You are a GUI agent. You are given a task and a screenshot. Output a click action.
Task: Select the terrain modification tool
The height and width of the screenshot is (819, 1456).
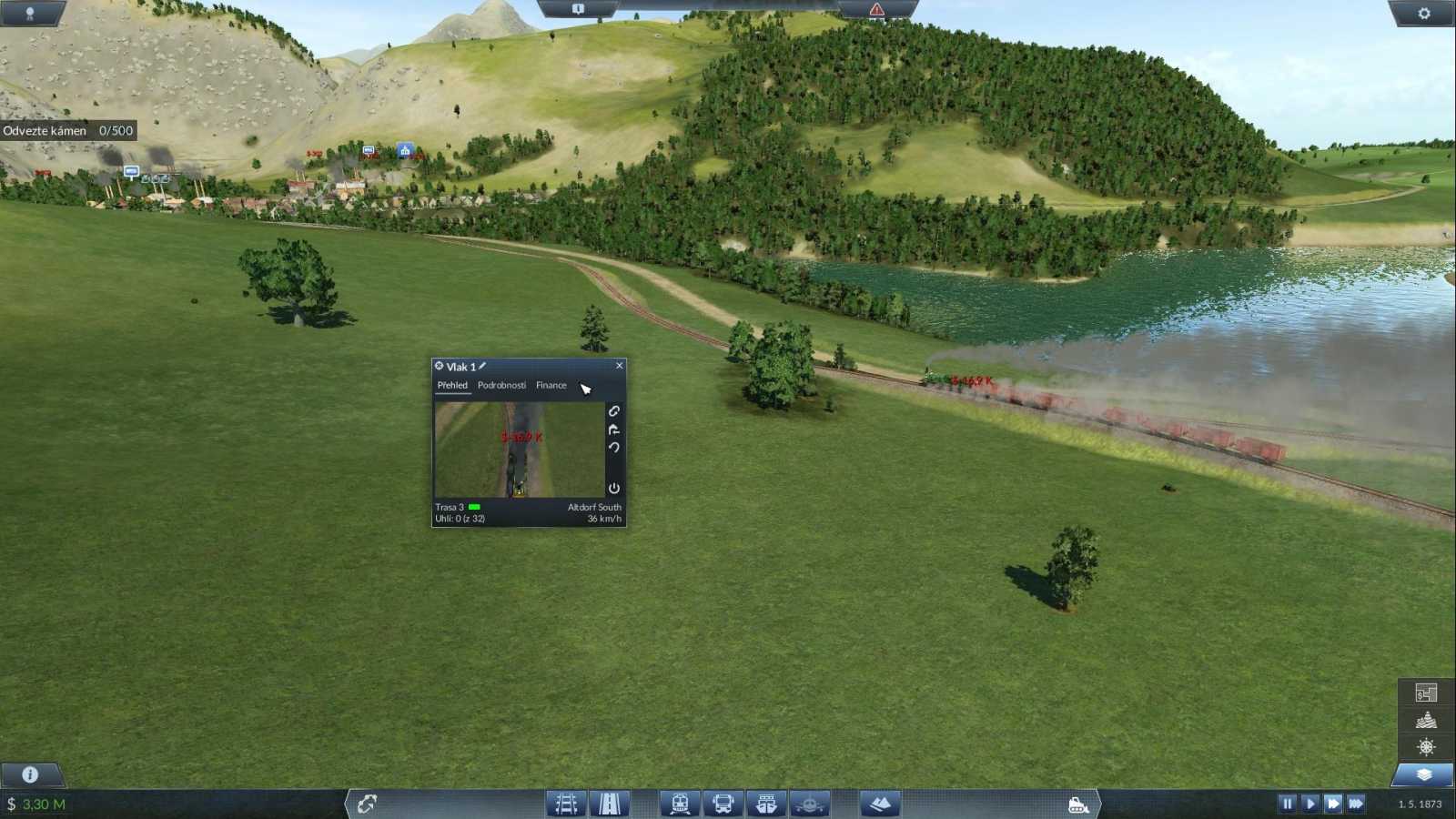click(x=879, y=804)
